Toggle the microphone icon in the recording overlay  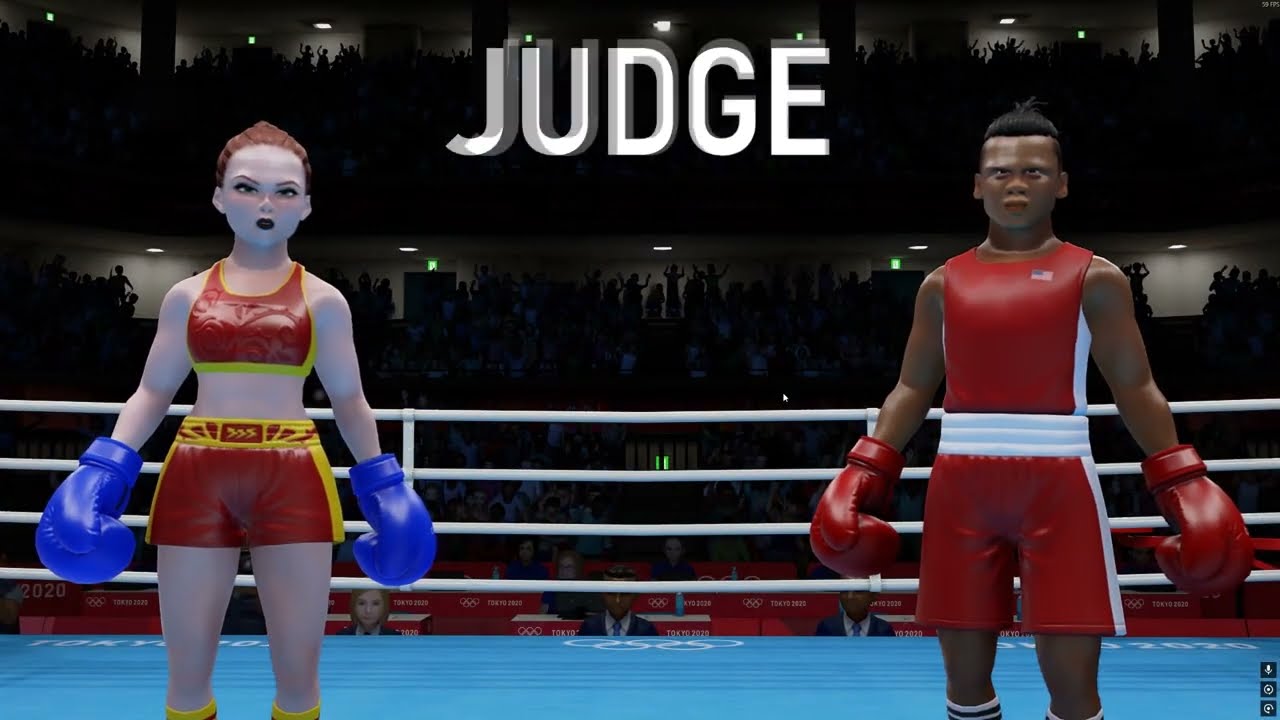(x=1268, y=670)
